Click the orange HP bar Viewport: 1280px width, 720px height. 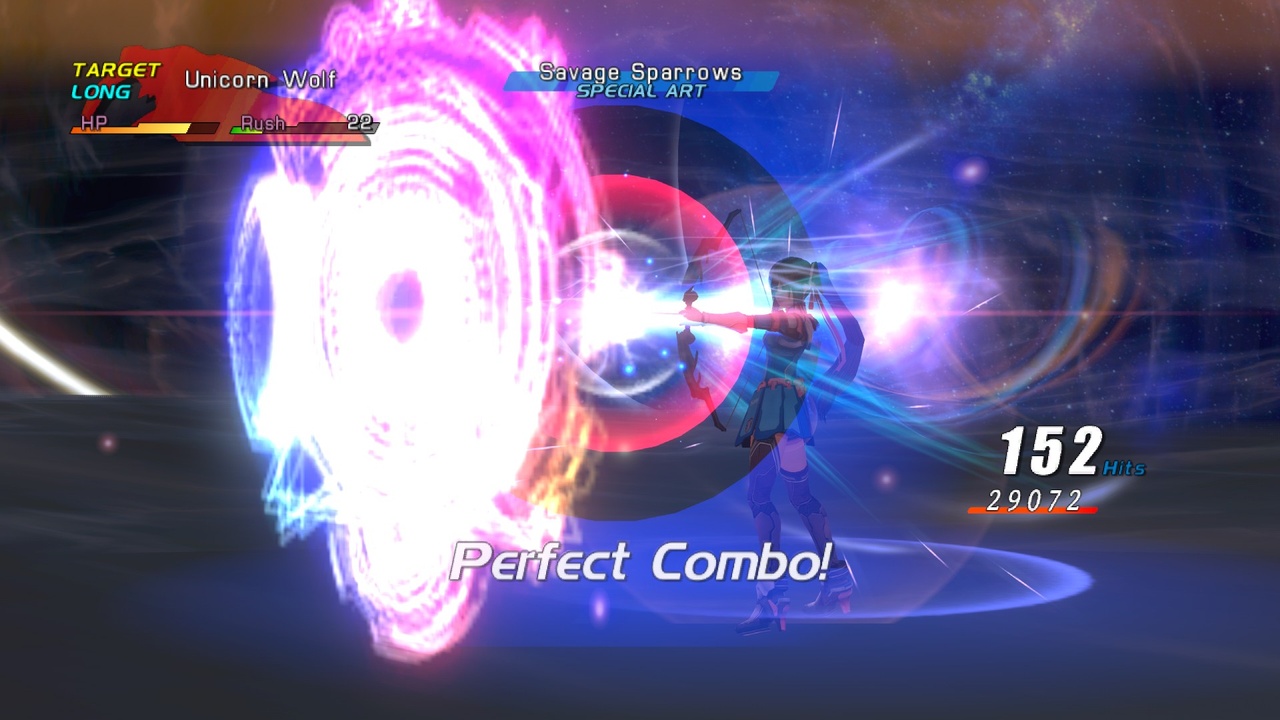tap(130, 127)
